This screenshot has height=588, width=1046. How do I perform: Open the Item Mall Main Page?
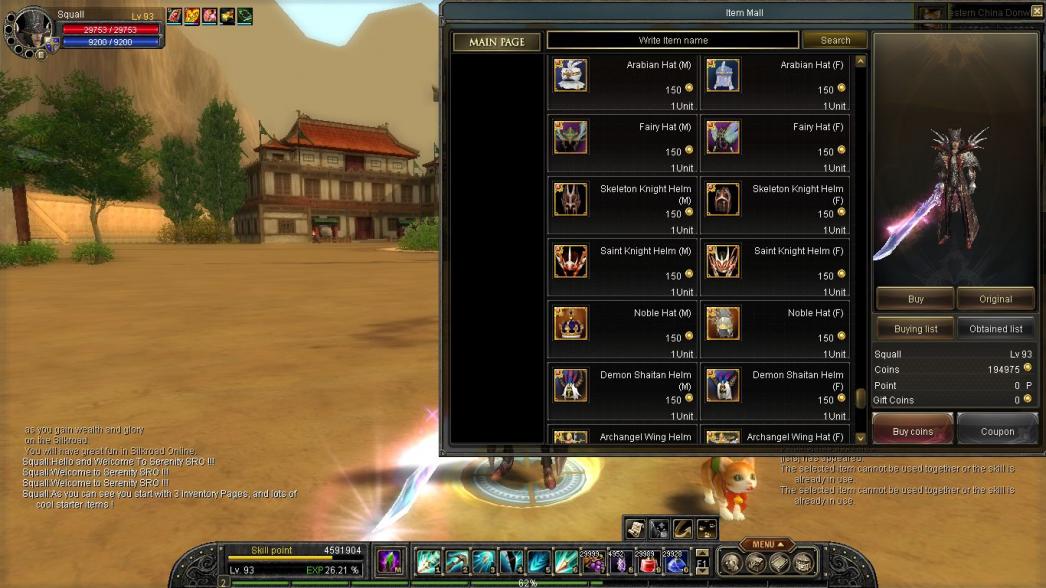click(497, 42)
